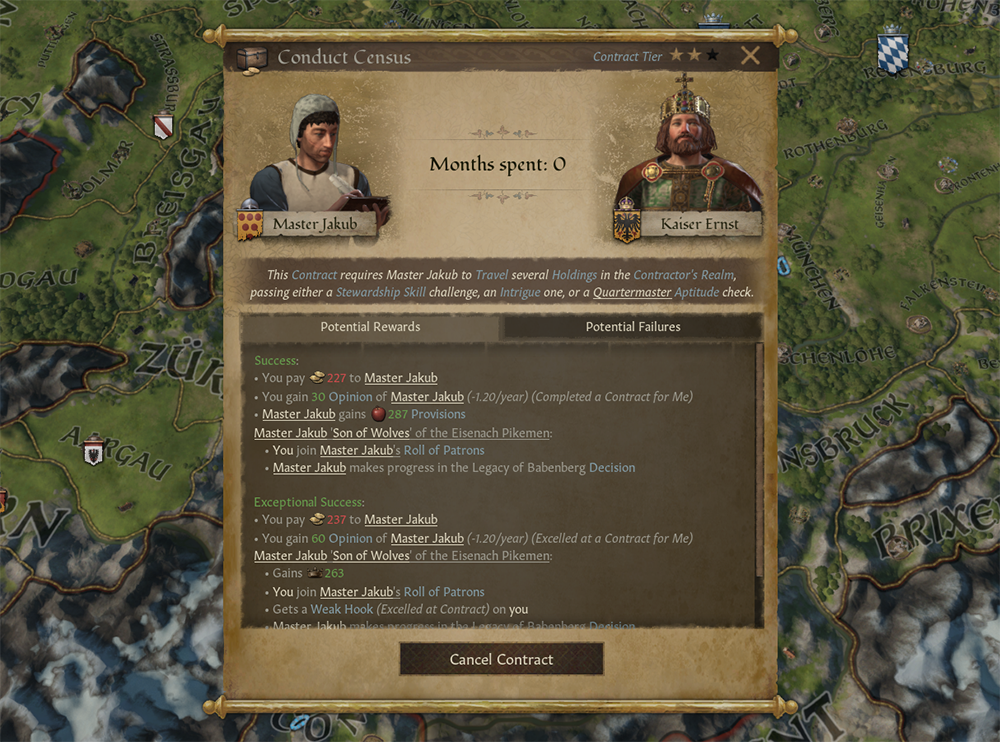Inspect Kaiser Ernst's eagle coat of arms
The width and height of the screenshot is (1000, 742).
point(627,225)
